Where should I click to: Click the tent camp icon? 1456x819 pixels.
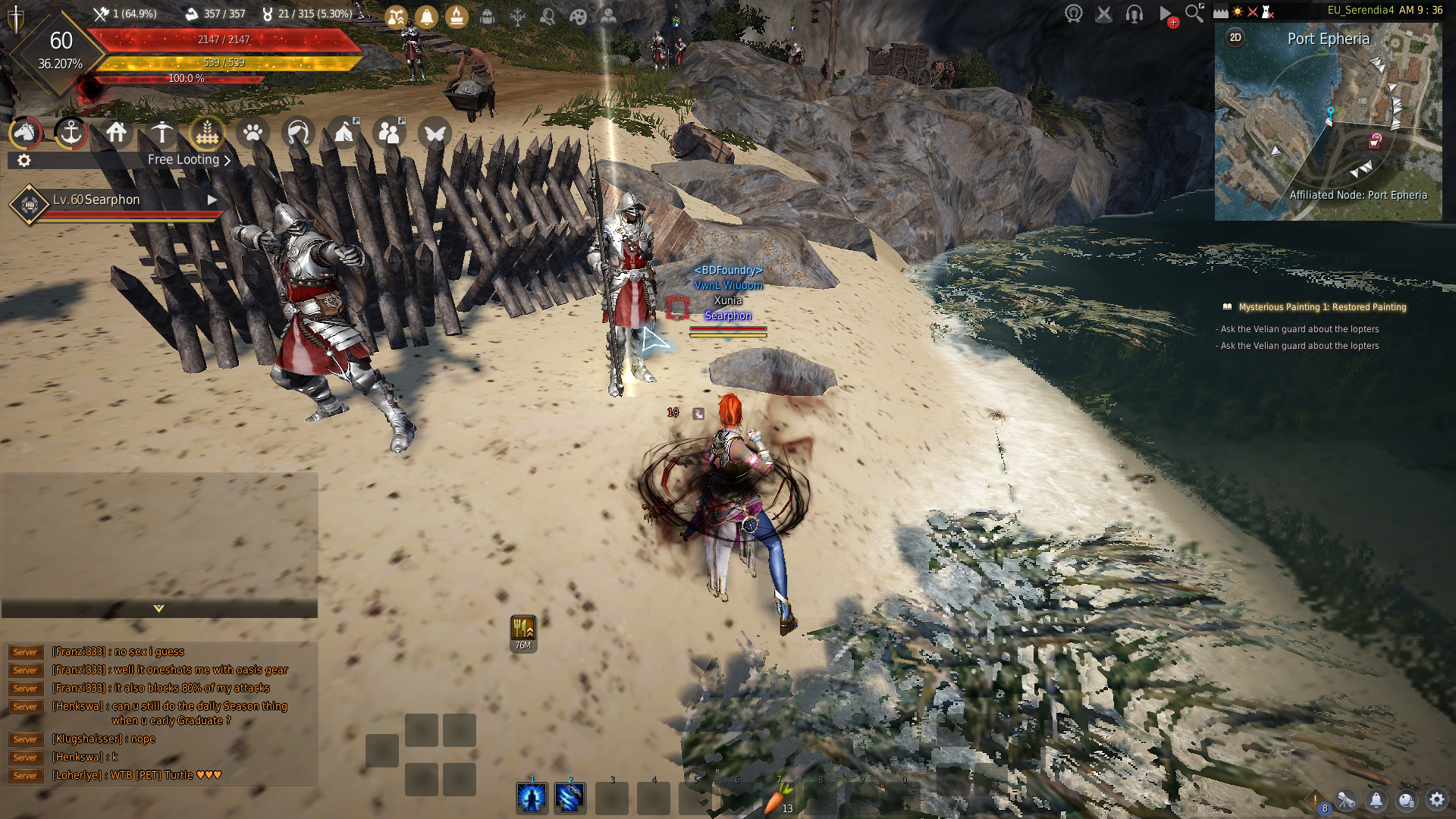344,133
